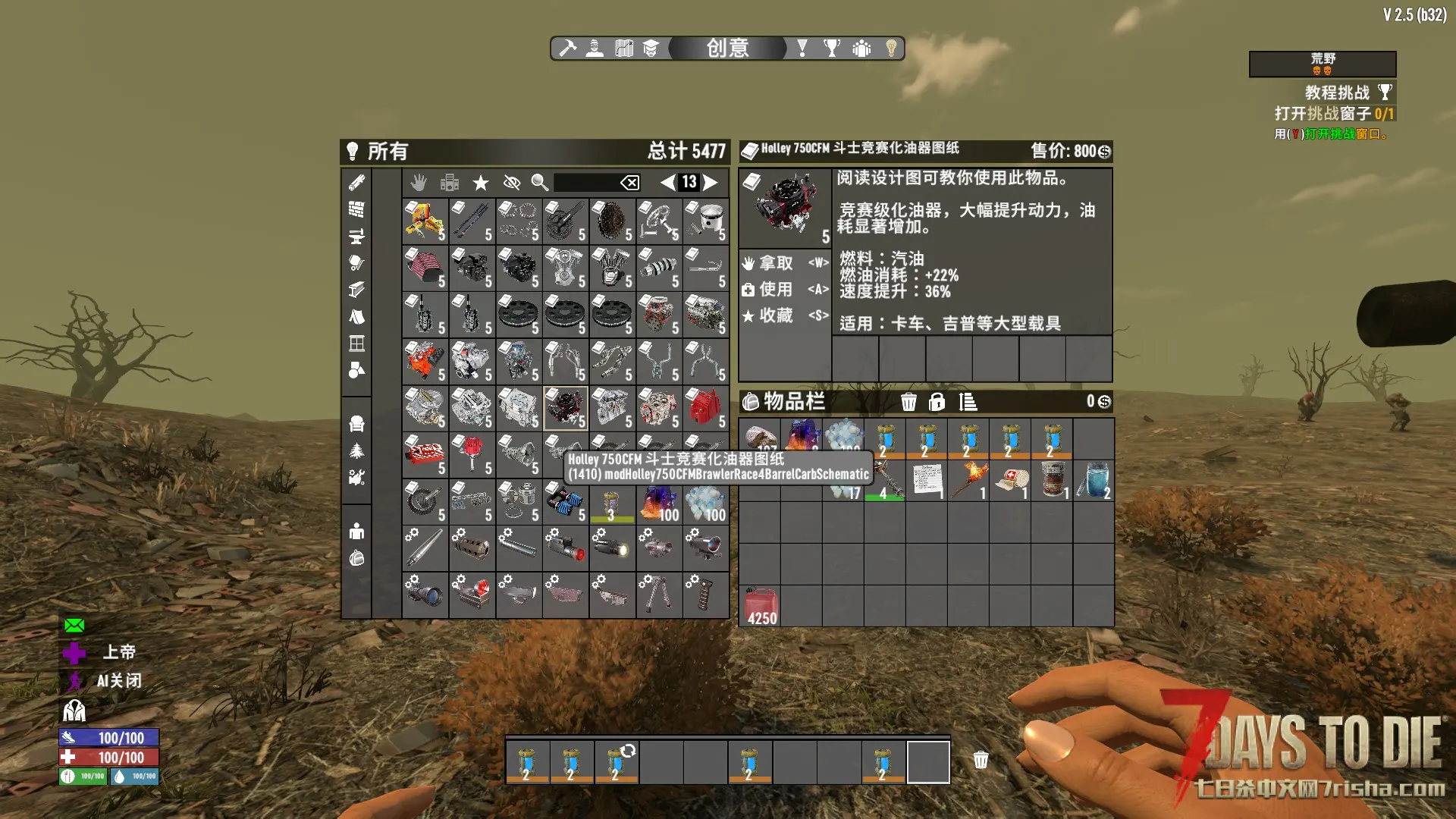This screenshot has width=1456, height=819.
Task: Open the players list tab
Action: tap(861, 49)
